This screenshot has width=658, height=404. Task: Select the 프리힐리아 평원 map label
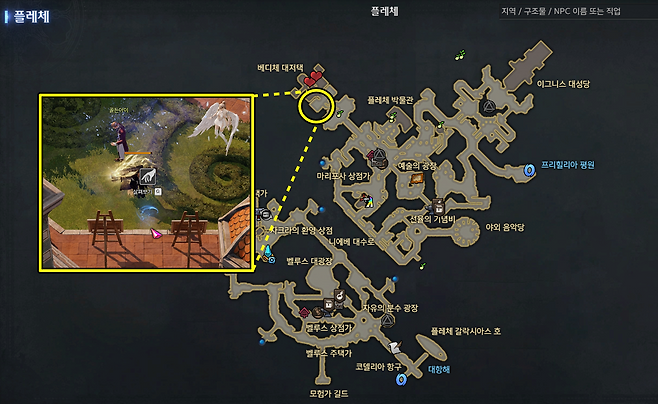(567, 165)
